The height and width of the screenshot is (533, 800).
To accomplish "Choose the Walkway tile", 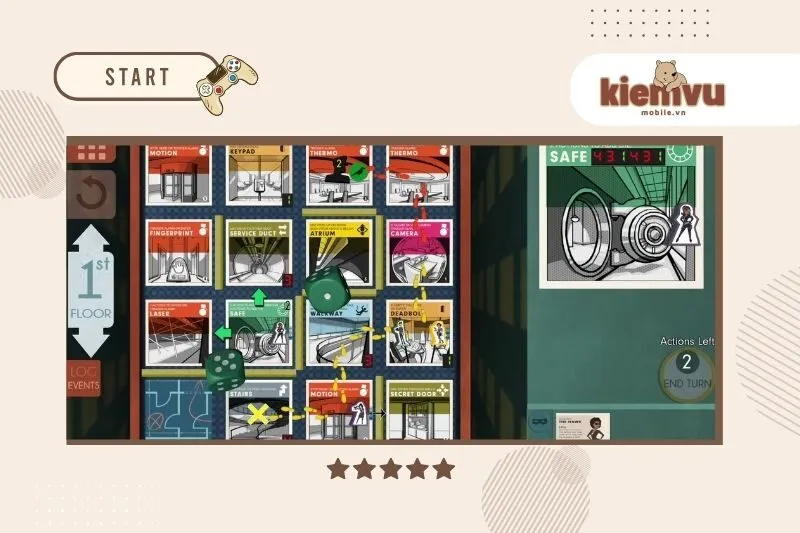I will (338, 333).
